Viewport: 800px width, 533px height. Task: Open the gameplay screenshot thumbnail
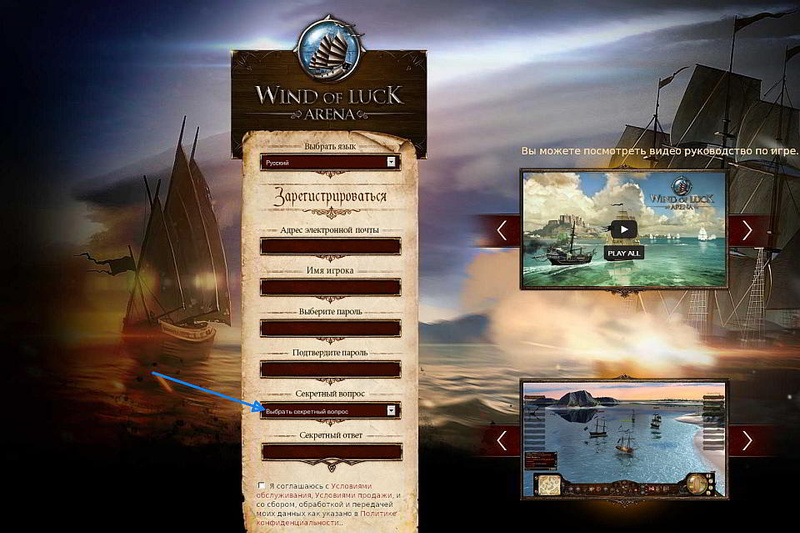click(x=623, y=439)
